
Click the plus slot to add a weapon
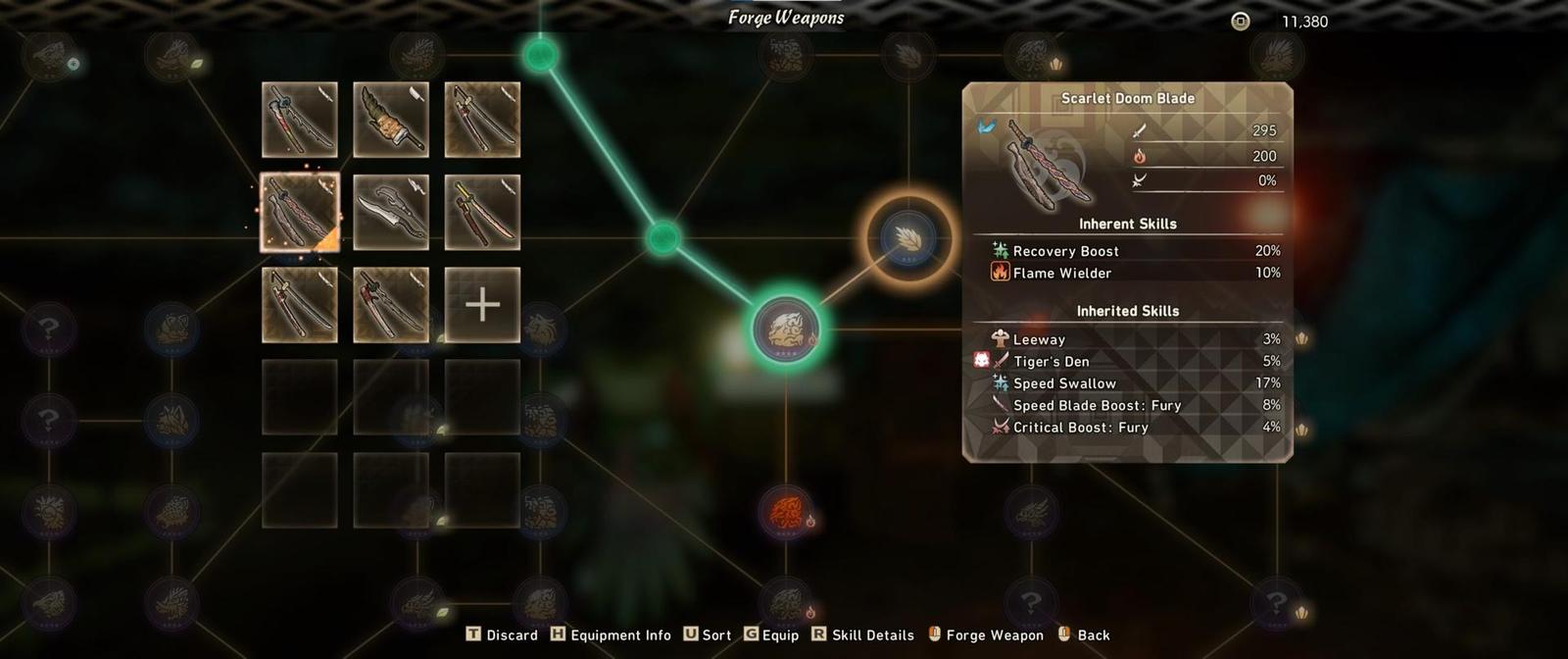click(482, 305)
